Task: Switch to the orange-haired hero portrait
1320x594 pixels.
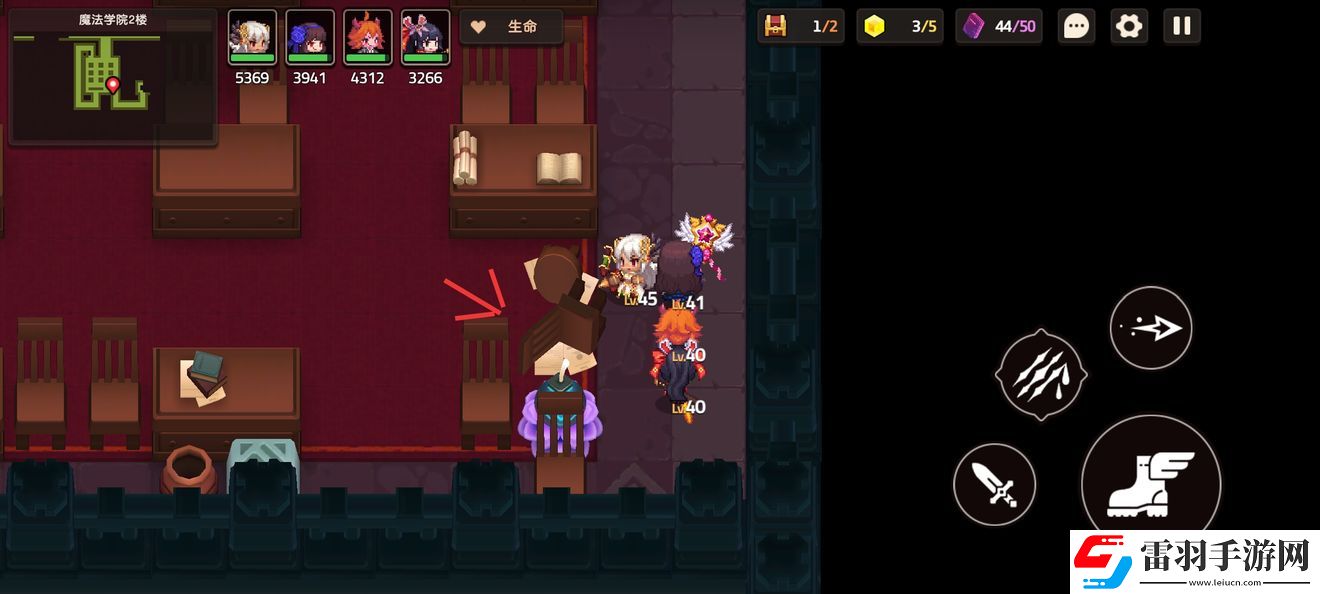Action: [x=368, y=38]
